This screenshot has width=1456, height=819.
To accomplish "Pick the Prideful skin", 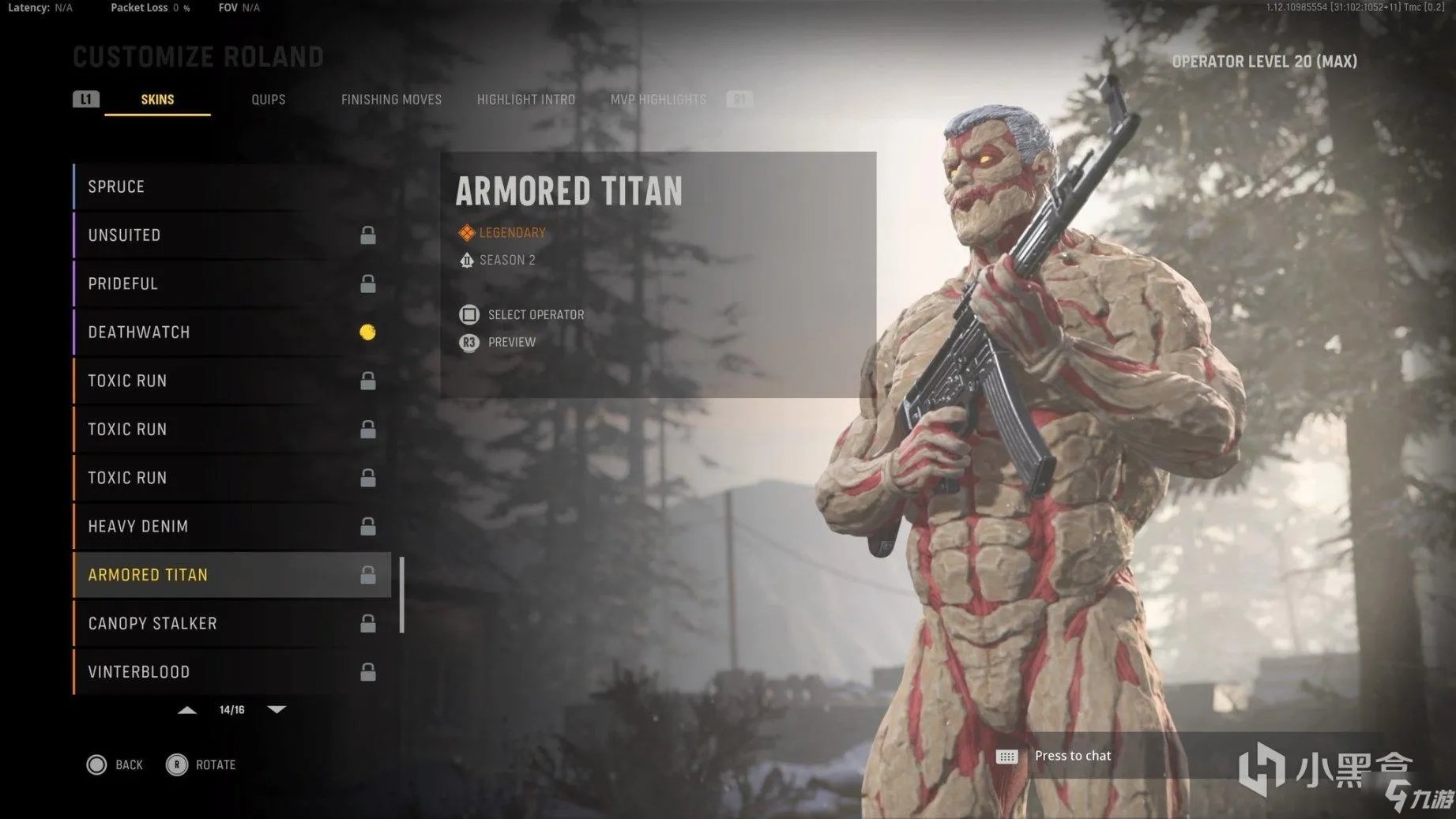I will (231, 284).
